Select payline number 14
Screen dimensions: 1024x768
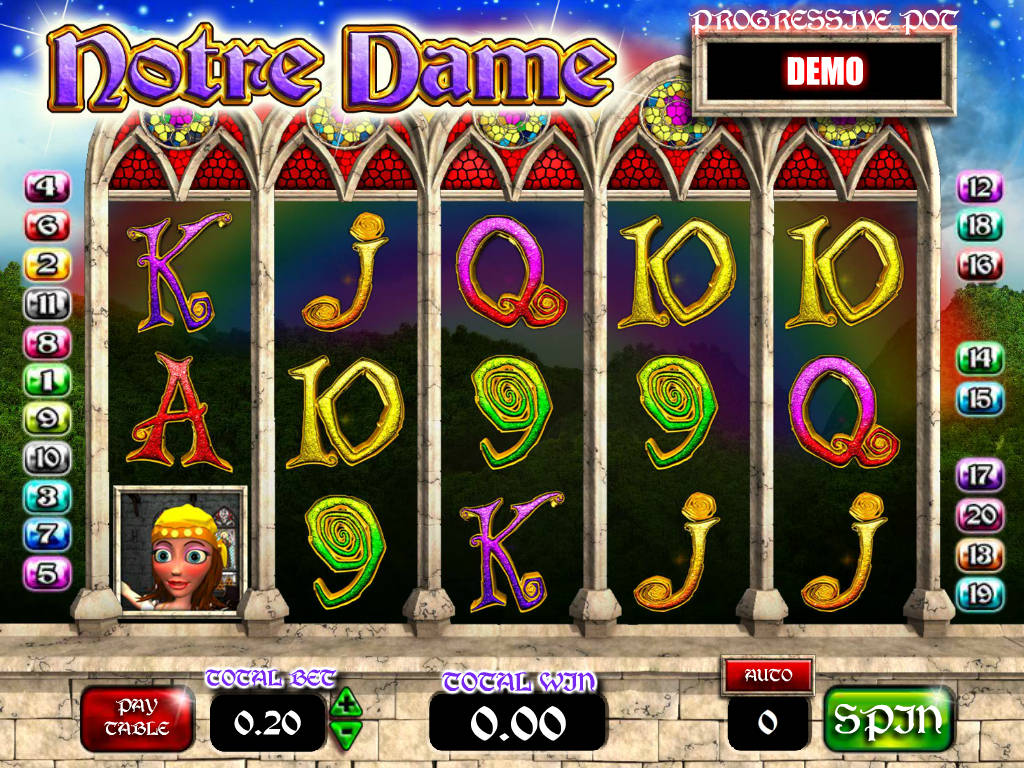pos(979,358)
